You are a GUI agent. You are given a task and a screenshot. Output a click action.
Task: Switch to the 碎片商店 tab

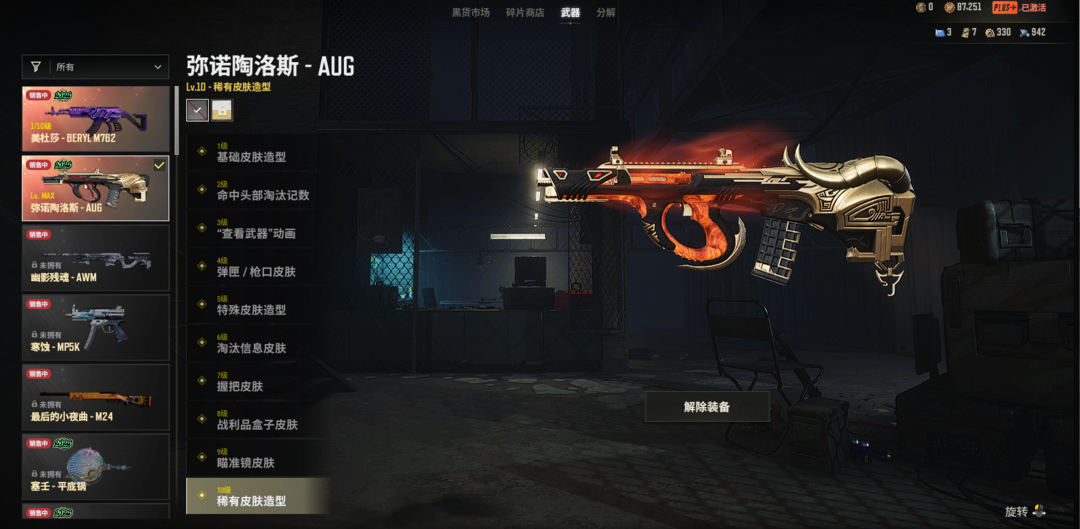pos(526,13)
